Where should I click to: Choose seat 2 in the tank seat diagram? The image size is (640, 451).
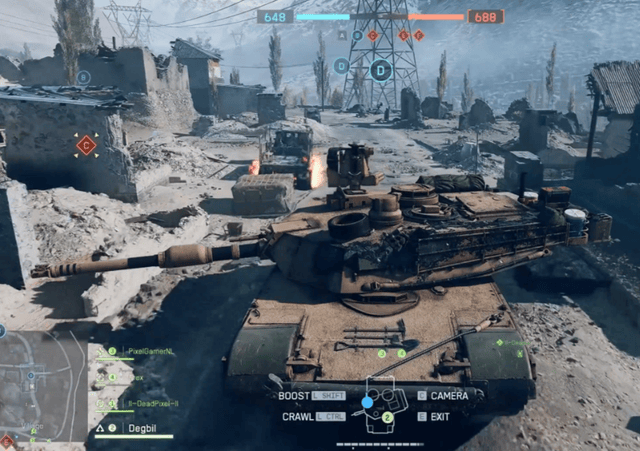387,416
